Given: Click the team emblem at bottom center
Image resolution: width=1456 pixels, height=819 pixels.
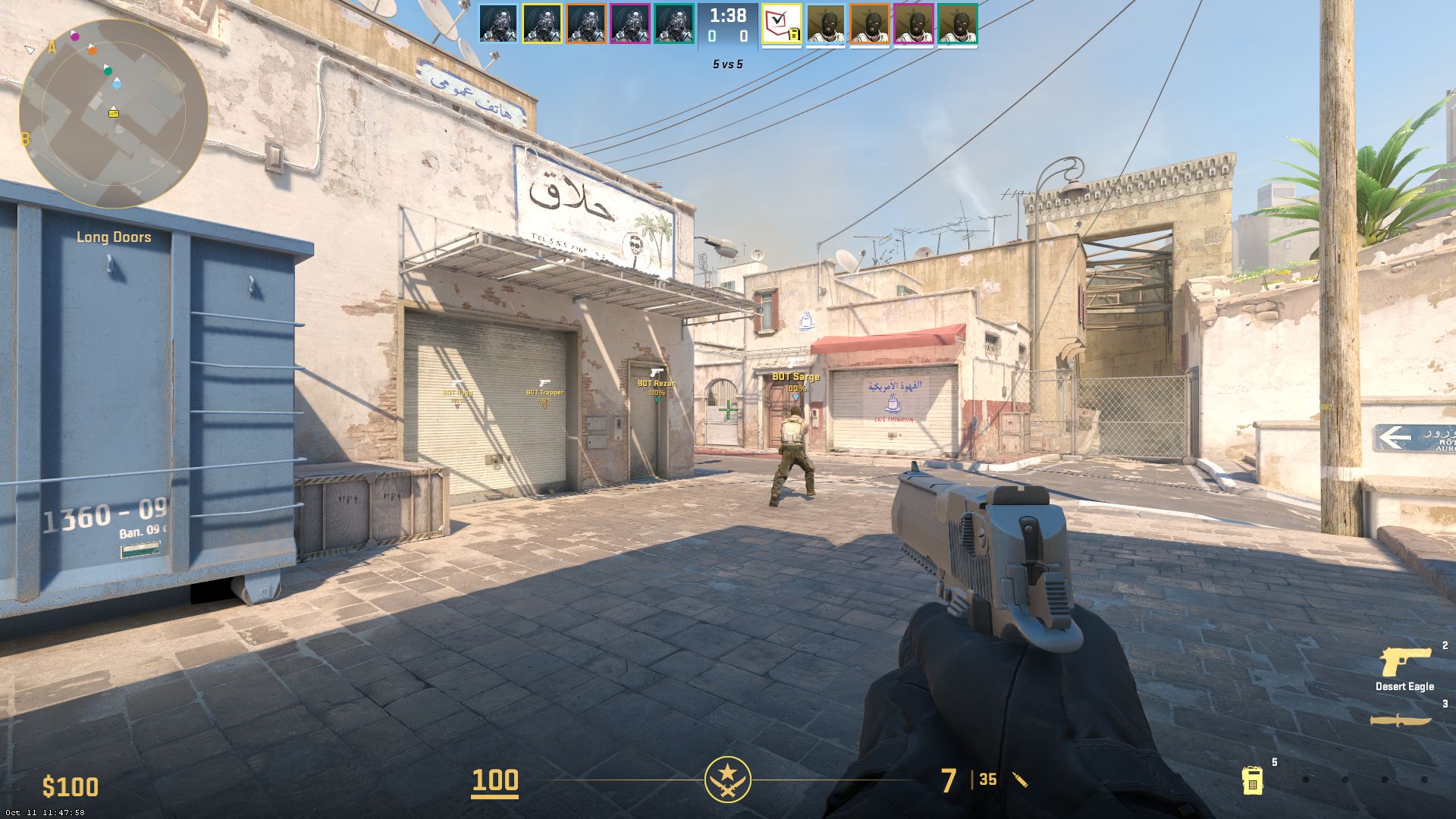Looking at the screenshot, I should 728,780.
